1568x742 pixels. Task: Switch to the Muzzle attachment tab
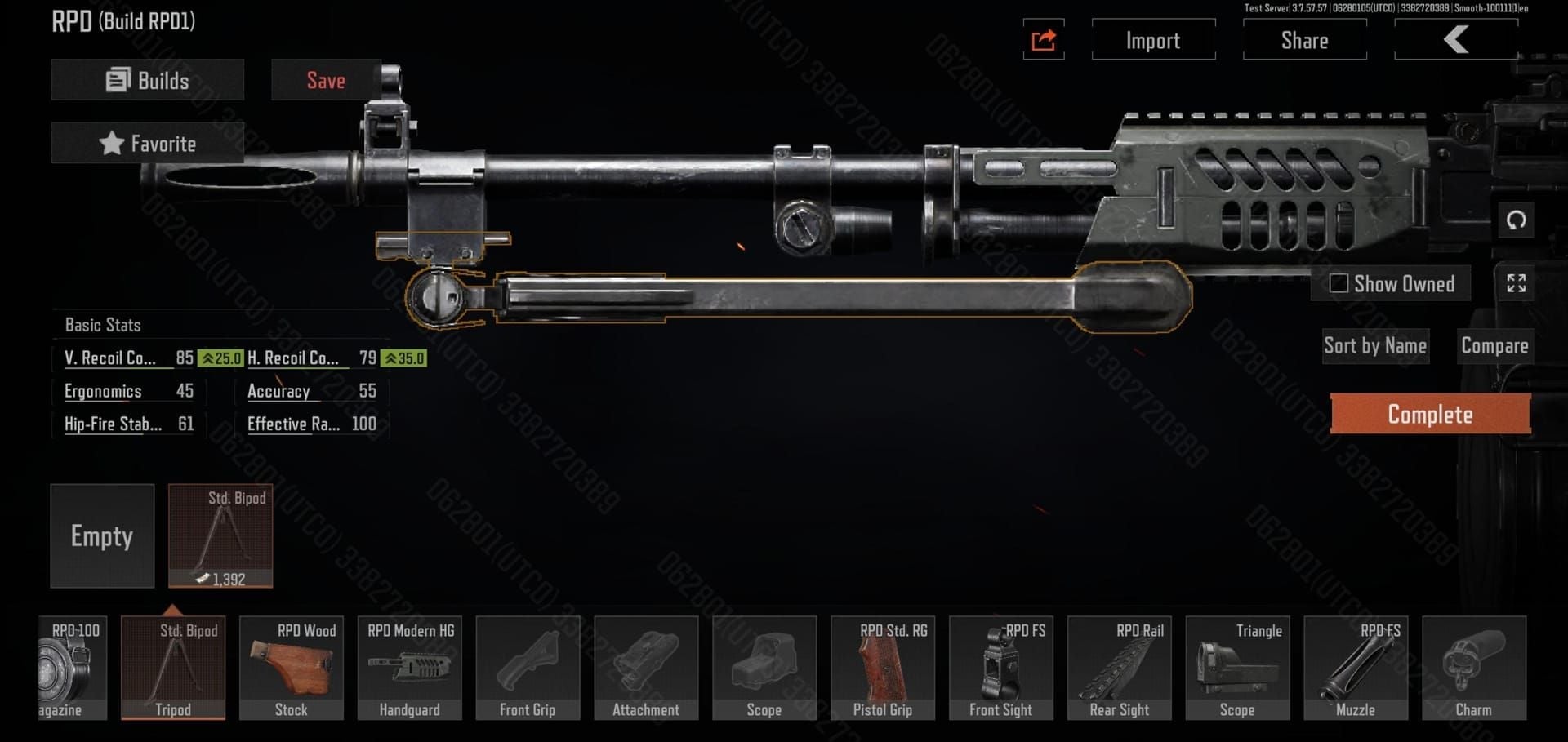[x=1356, y=668]
